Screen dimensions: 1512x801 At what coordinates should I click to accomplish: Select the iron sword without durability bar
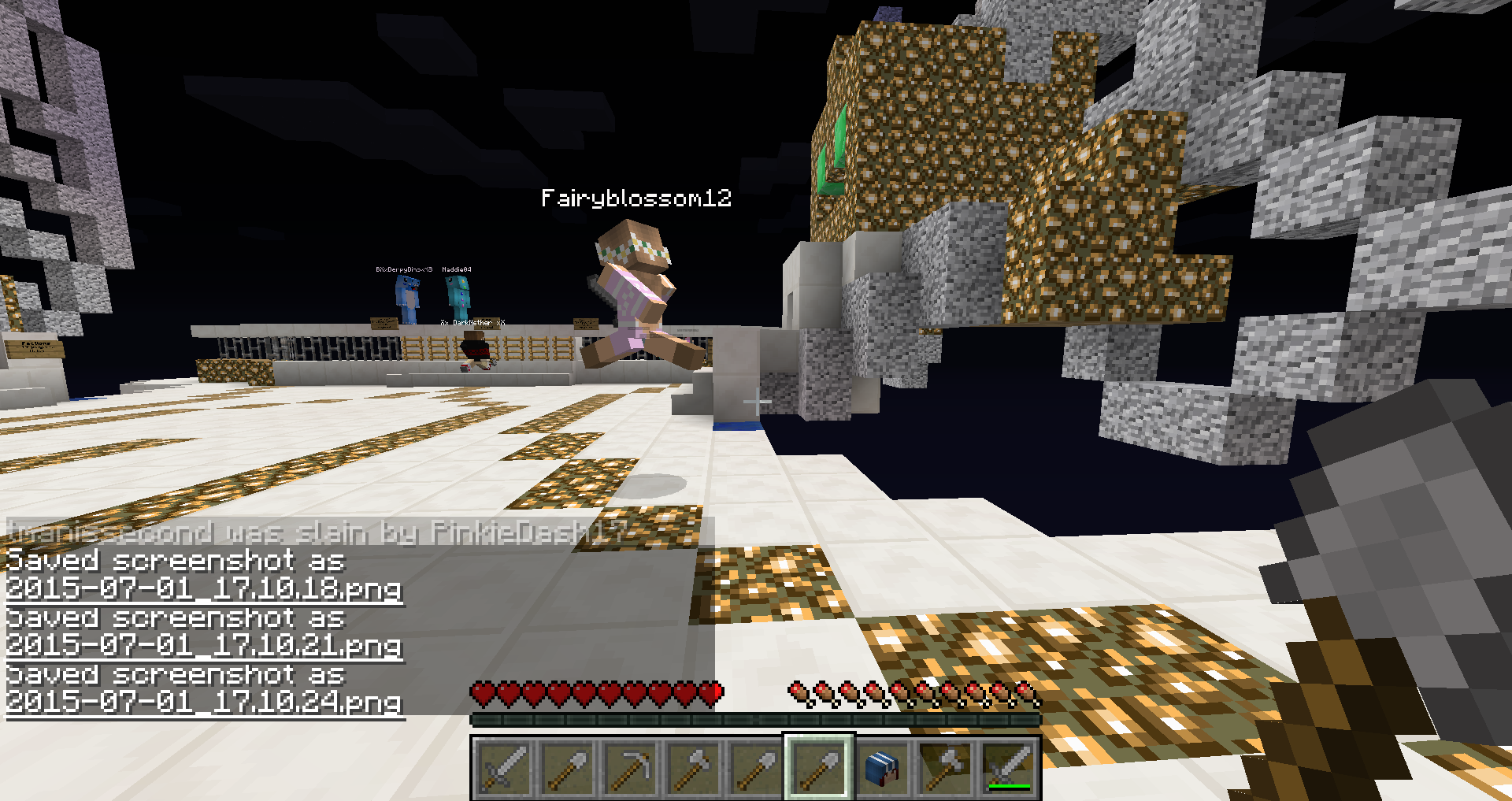coord(504,767)
